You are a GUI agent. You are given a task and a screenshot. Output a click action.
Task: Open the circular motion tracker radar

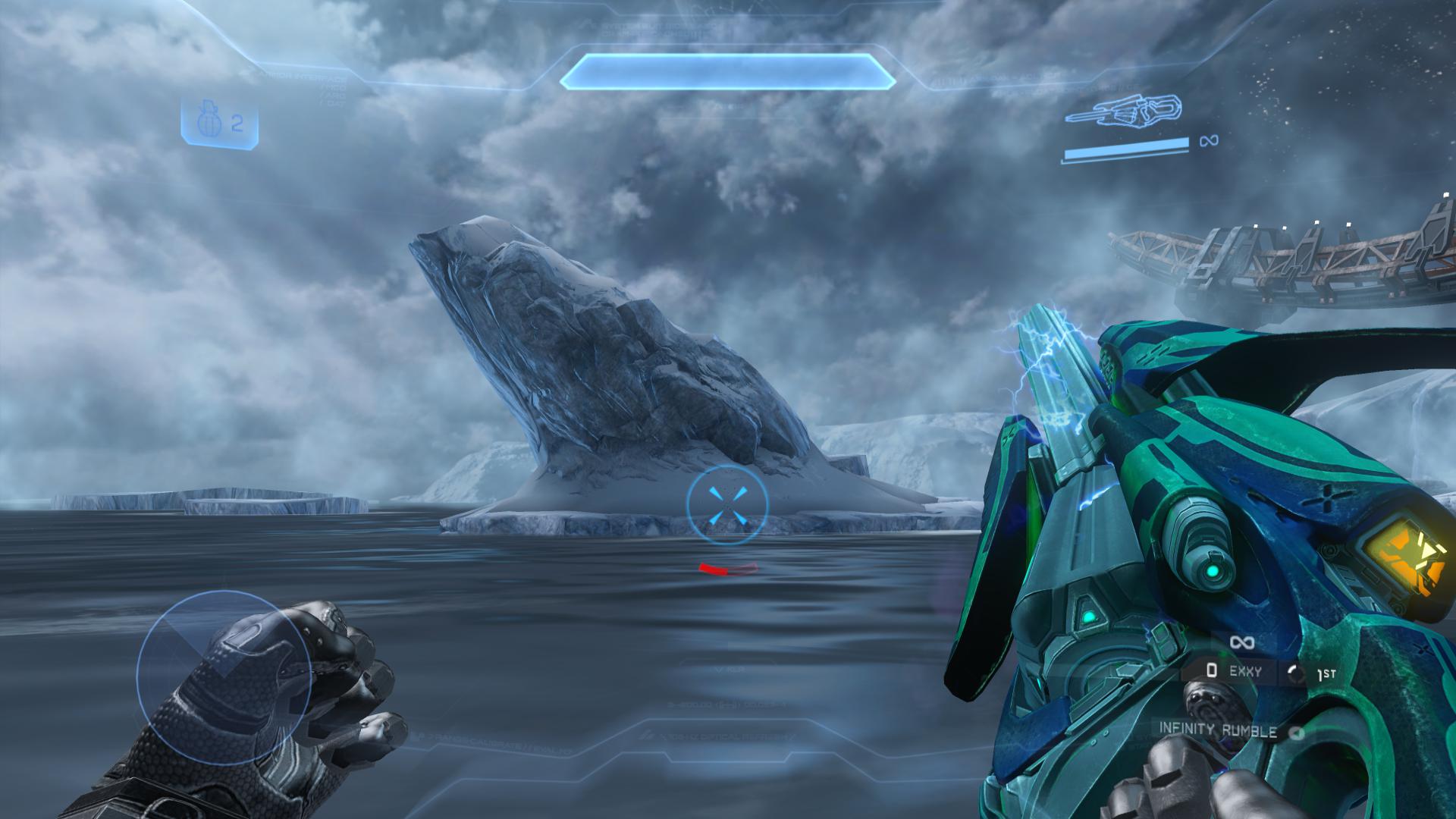click(224, 677)
